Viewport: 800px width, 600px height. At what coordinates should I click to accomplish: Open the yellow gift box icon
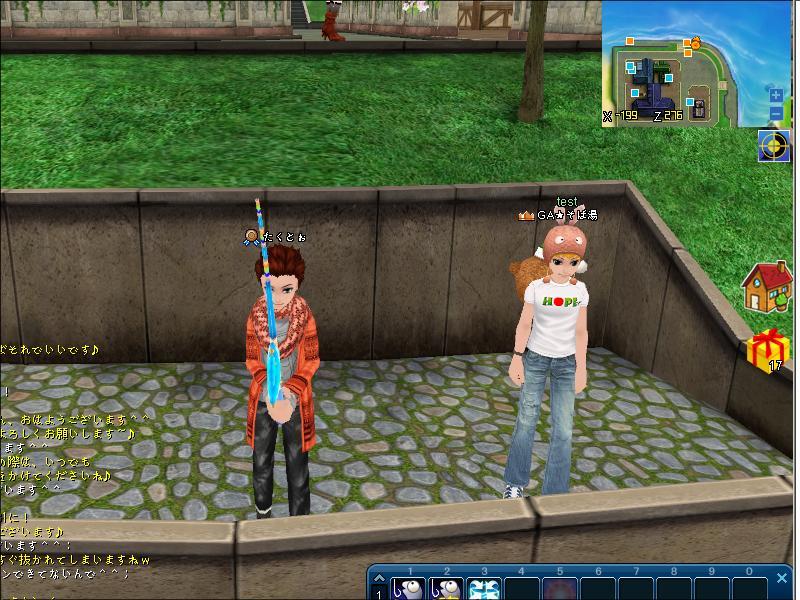(x=767, y=350)
